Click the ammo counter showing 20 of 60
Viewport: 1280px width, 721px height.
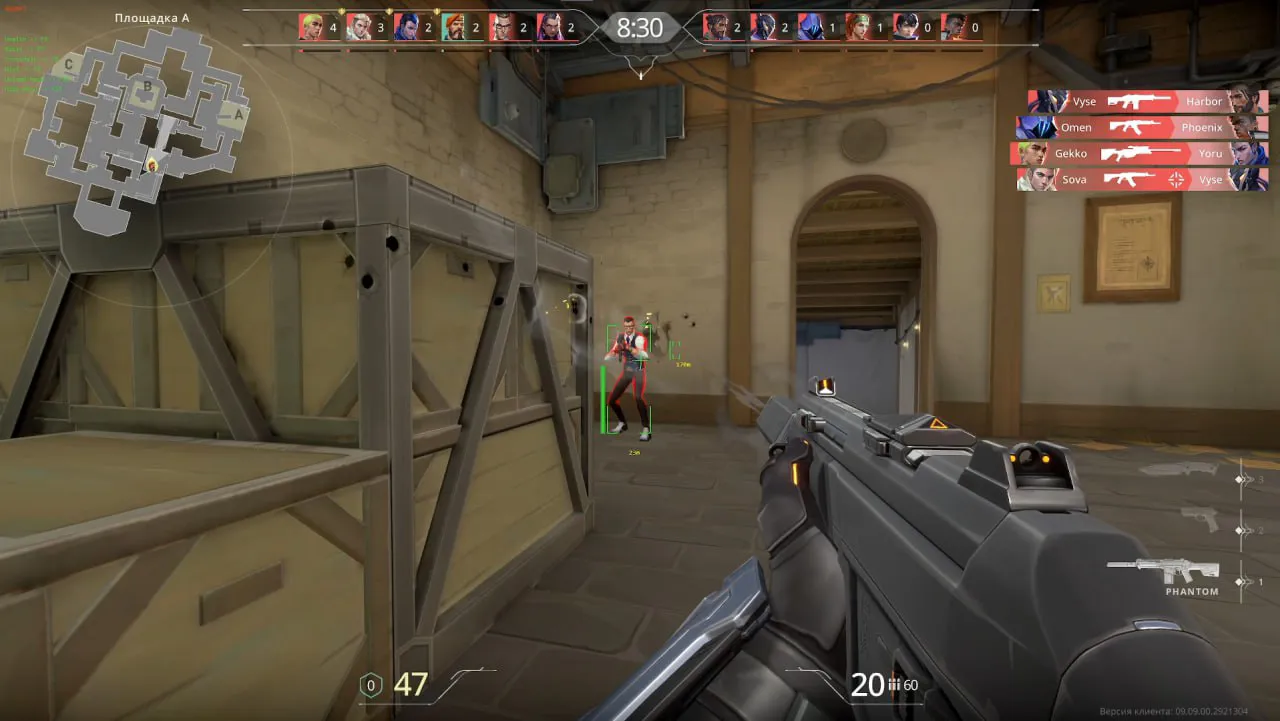coord(870,687)
